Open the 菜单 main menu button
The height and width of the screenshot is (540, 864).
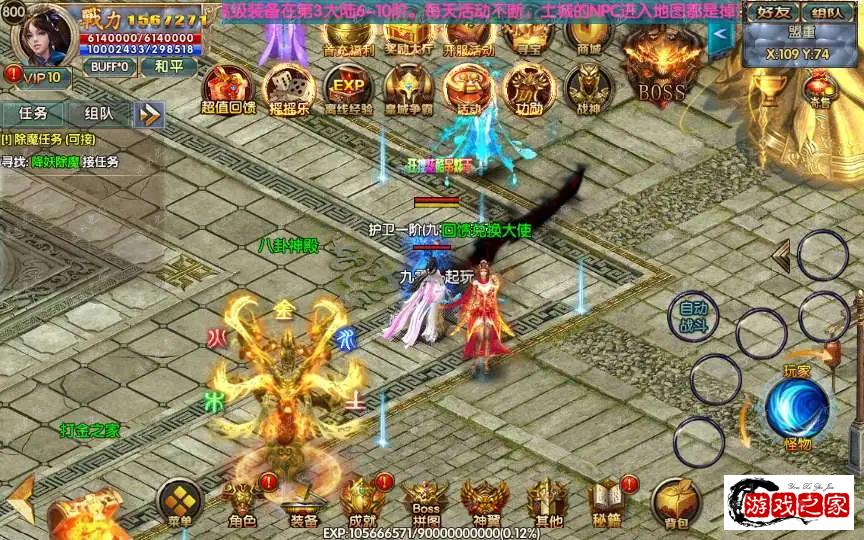click(180, 503)
